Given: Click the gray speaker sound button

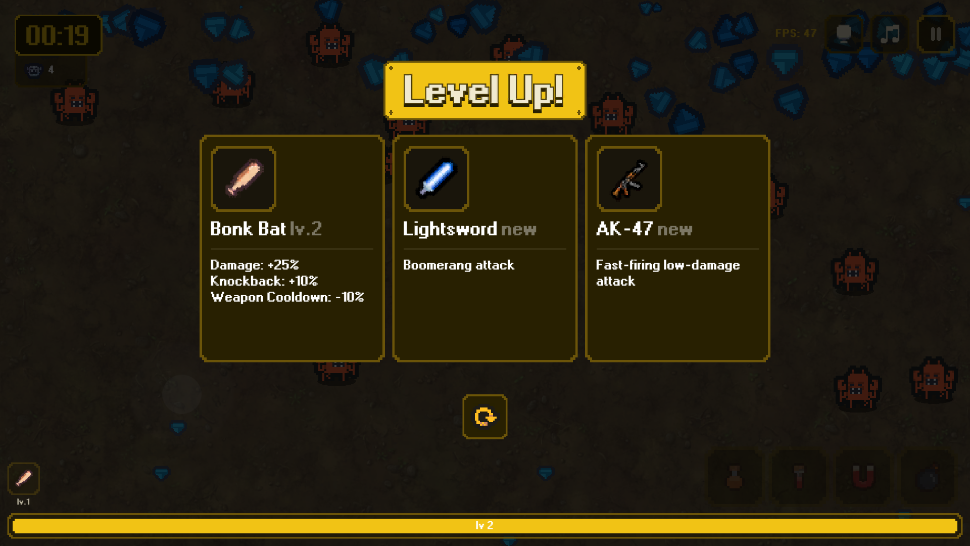Looking at the screenshot, I should coord(845,34).
